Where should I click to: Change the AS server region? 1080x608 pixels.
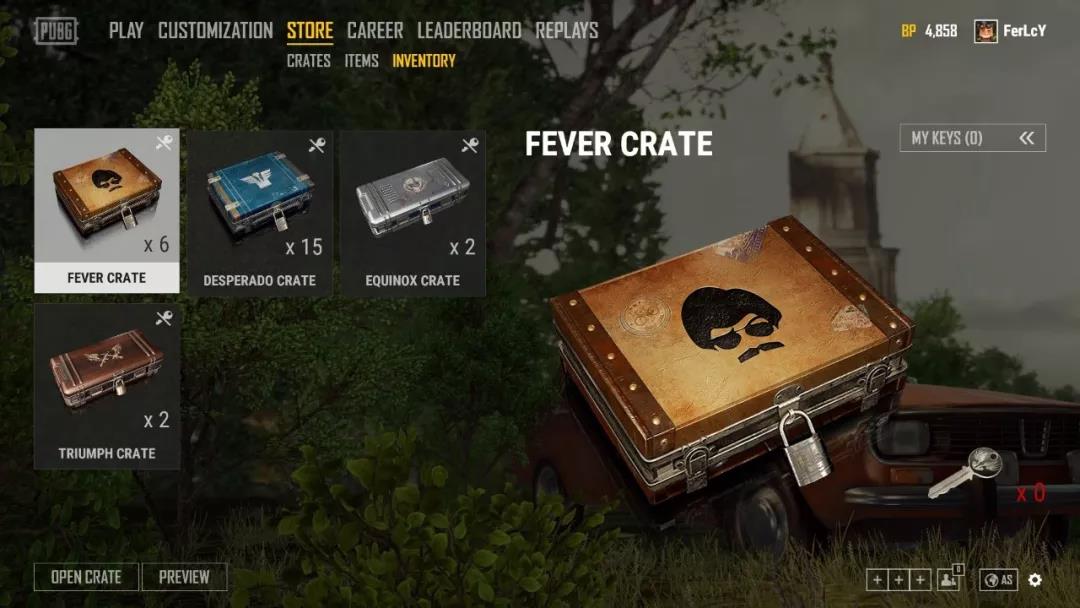[x=999, y=580]
